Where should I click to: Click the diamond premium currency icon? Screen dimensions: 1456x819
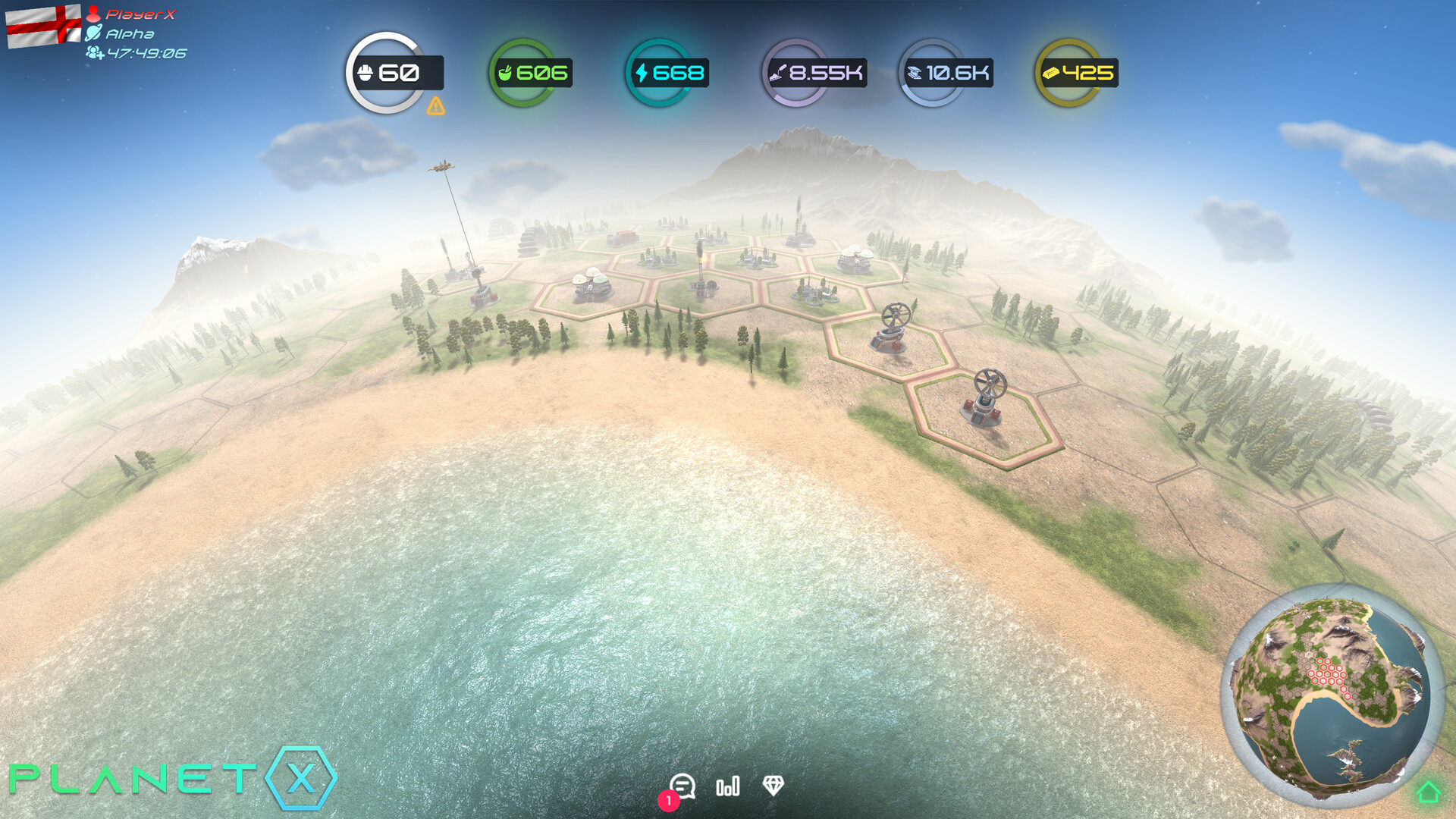(772, 787)
